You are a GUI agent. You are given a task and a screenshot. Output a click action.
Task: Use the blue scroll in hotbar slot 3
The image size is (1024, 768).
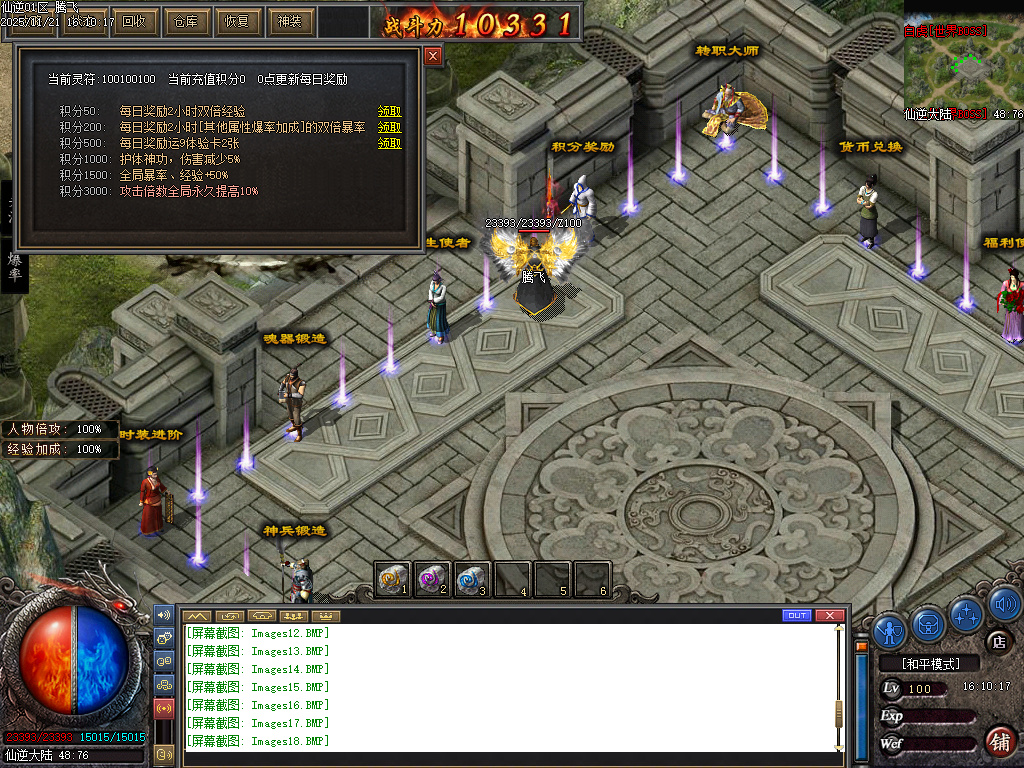click(x=472, y=579)
